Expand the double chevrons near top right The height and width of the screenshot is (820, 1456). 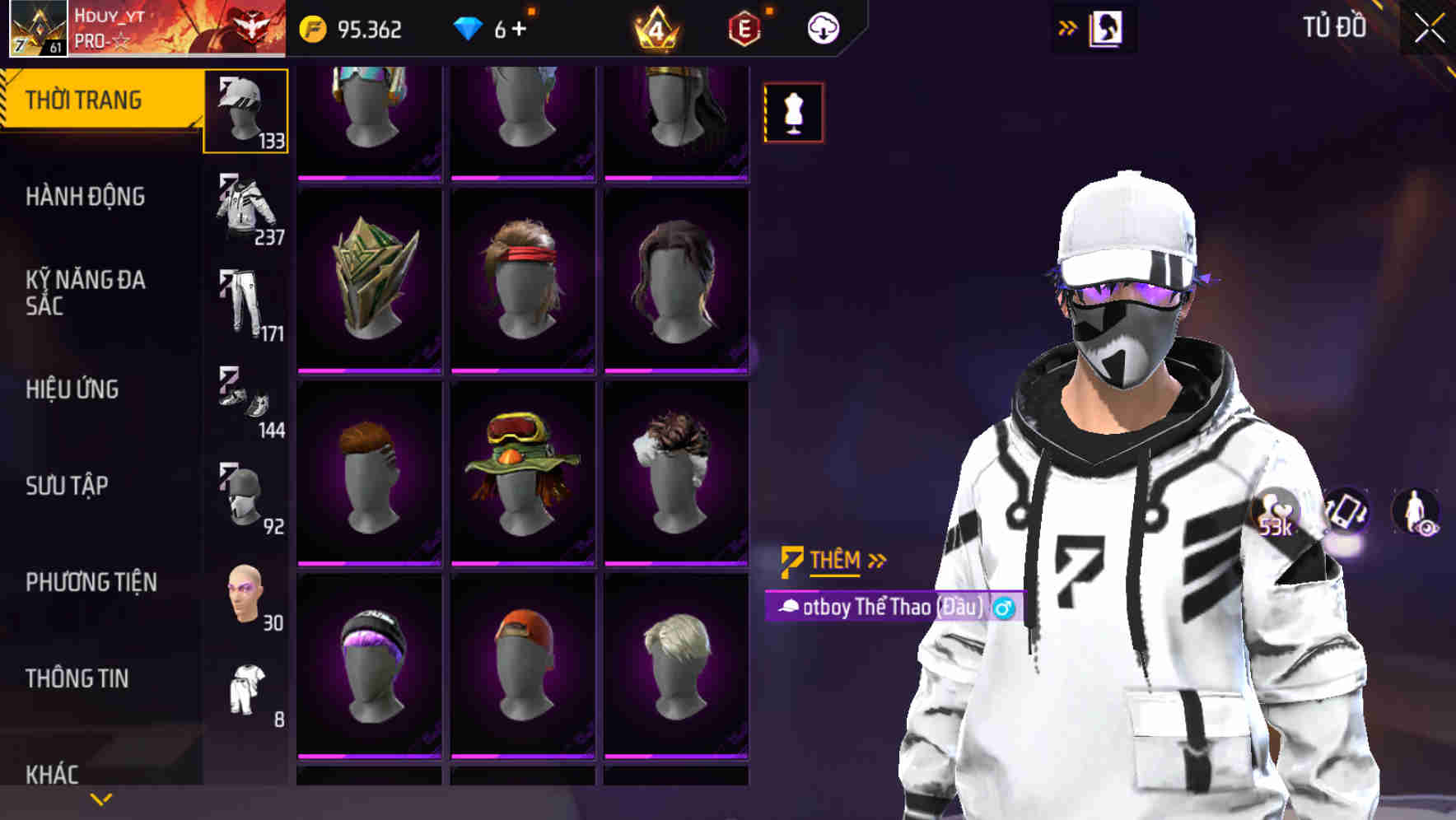1067,26
